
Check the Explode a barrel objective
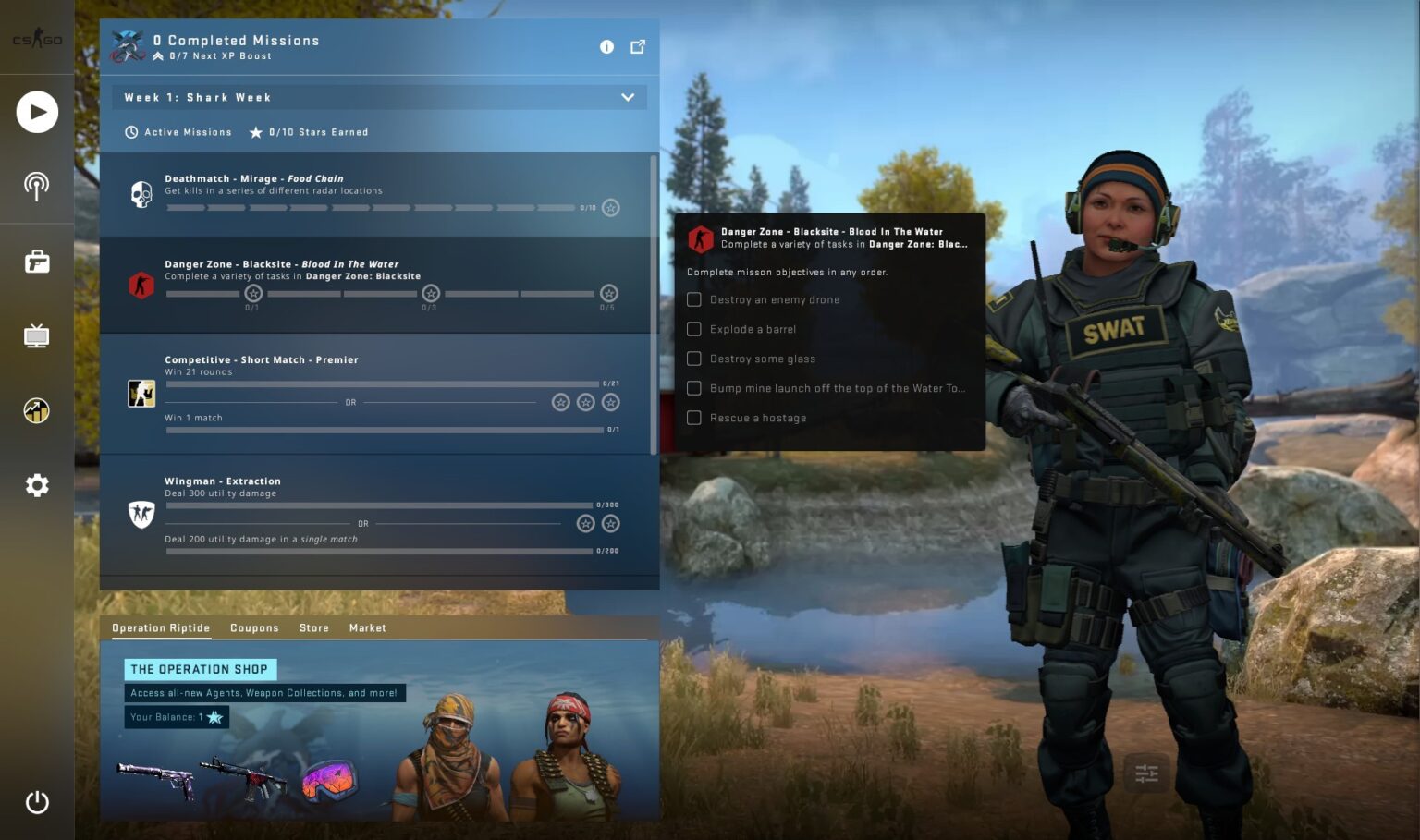click(694, 329)
